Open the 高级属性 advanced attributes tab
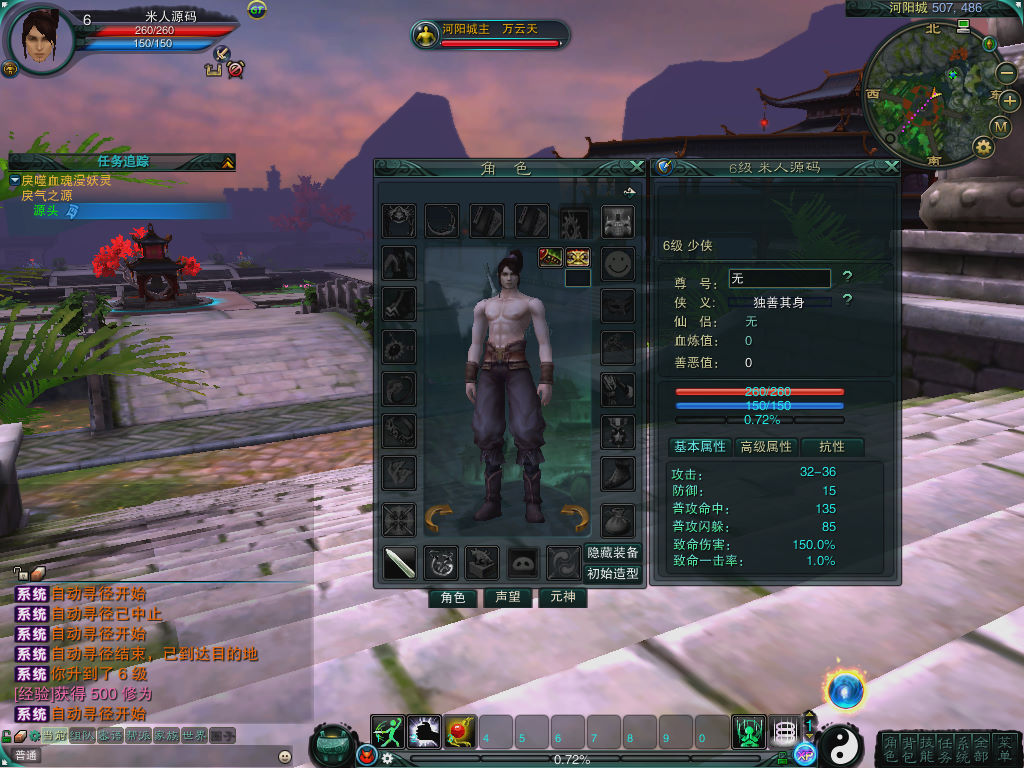 766,447
